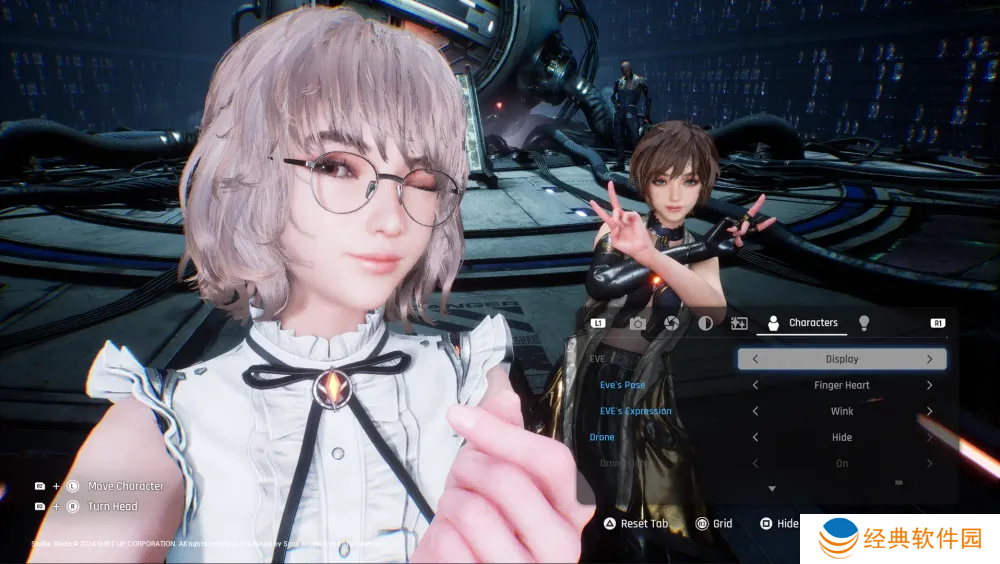Click right arrow on EVE Display row

929,359
